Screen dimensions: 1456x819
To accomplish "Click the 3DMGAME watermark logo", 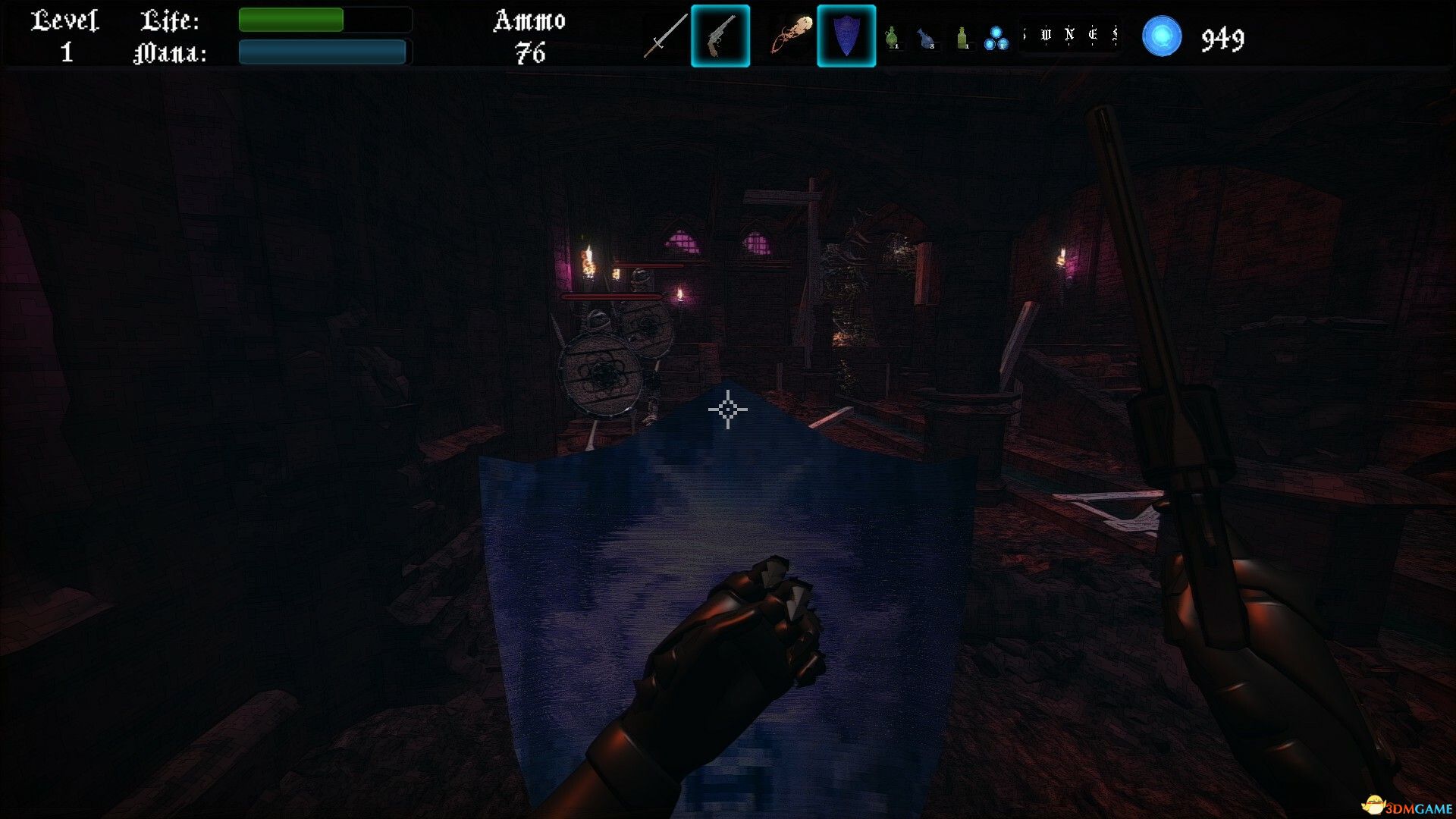I will pyautogui.click(x=1407, y=805).
